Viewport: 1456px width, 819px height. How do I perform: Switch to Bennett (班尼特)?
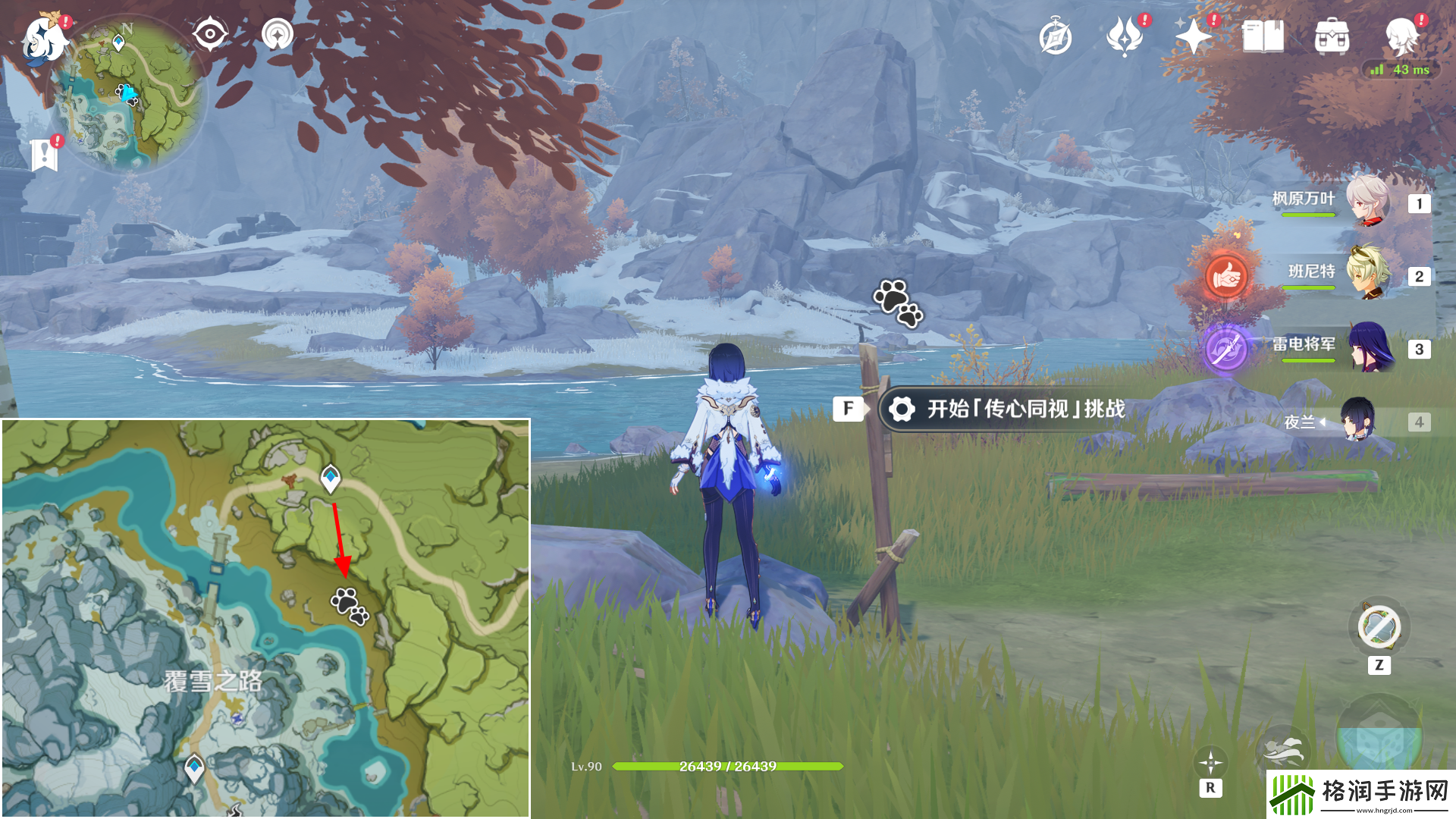[x=1367, y=274]
